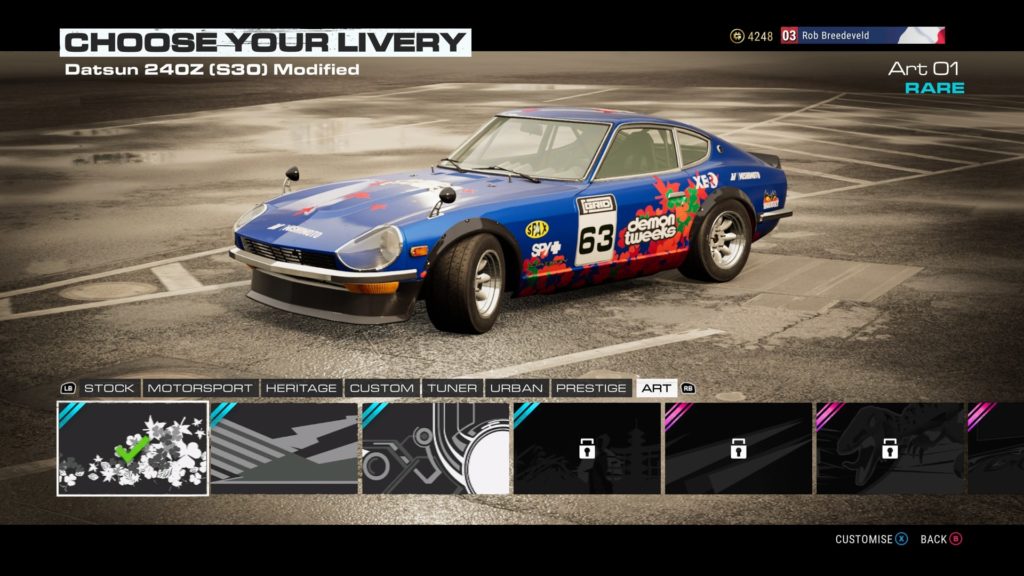Image resolution: width=1024 pixels, height=576 pixels.
Task: Pick the concentric circles livery thumbnail
Action: [x=436, y=448]
